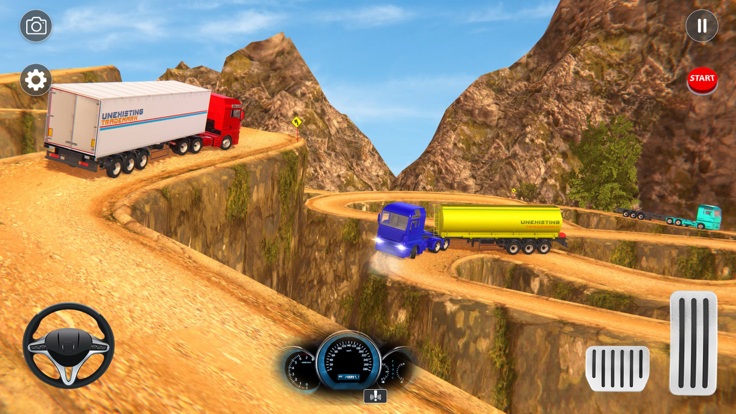
Task: Open the gear settings menu
Action: [x=36, y=80]
